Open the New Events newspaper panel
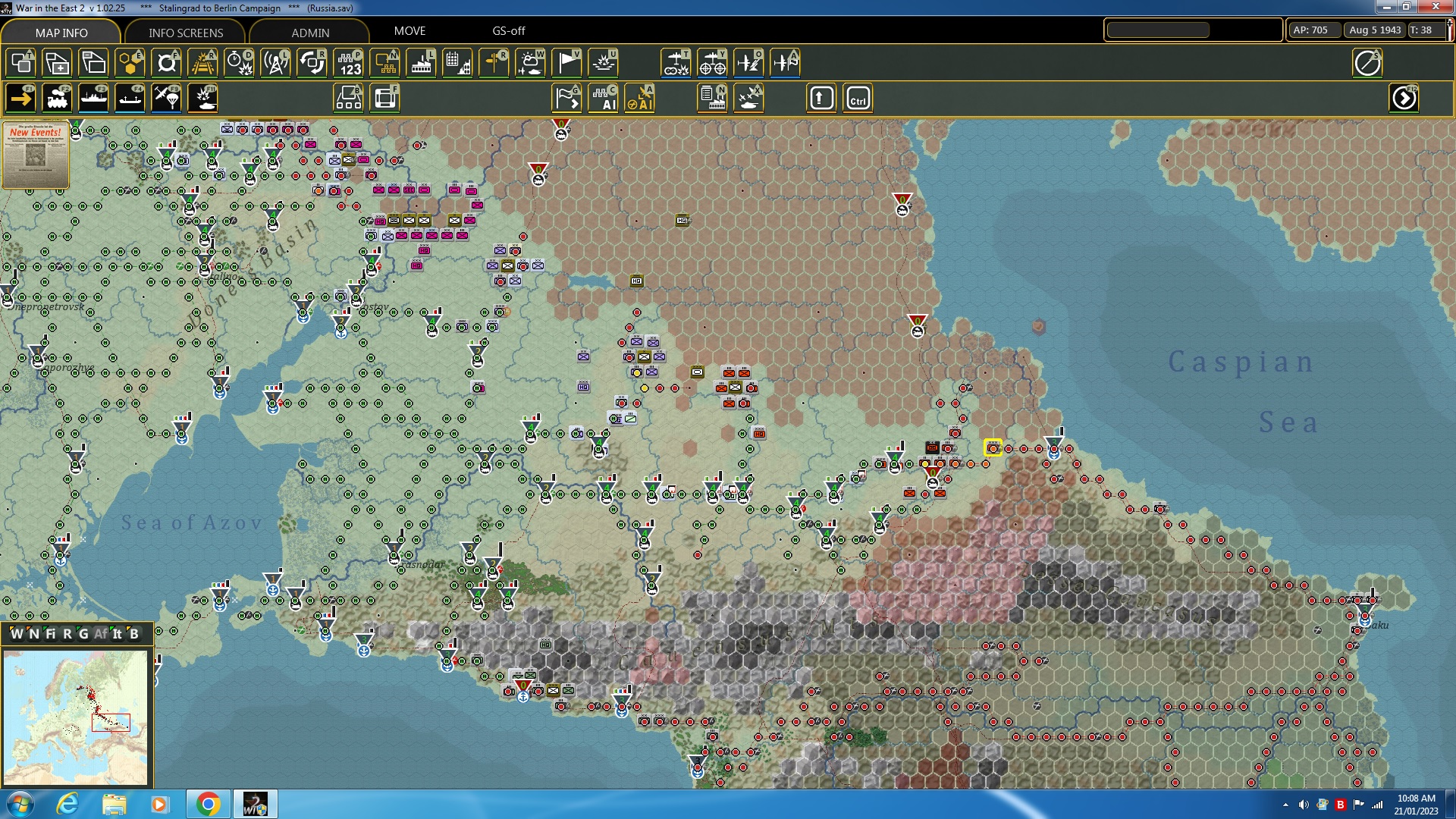The image size is (1456, 819). coord(35,155)
